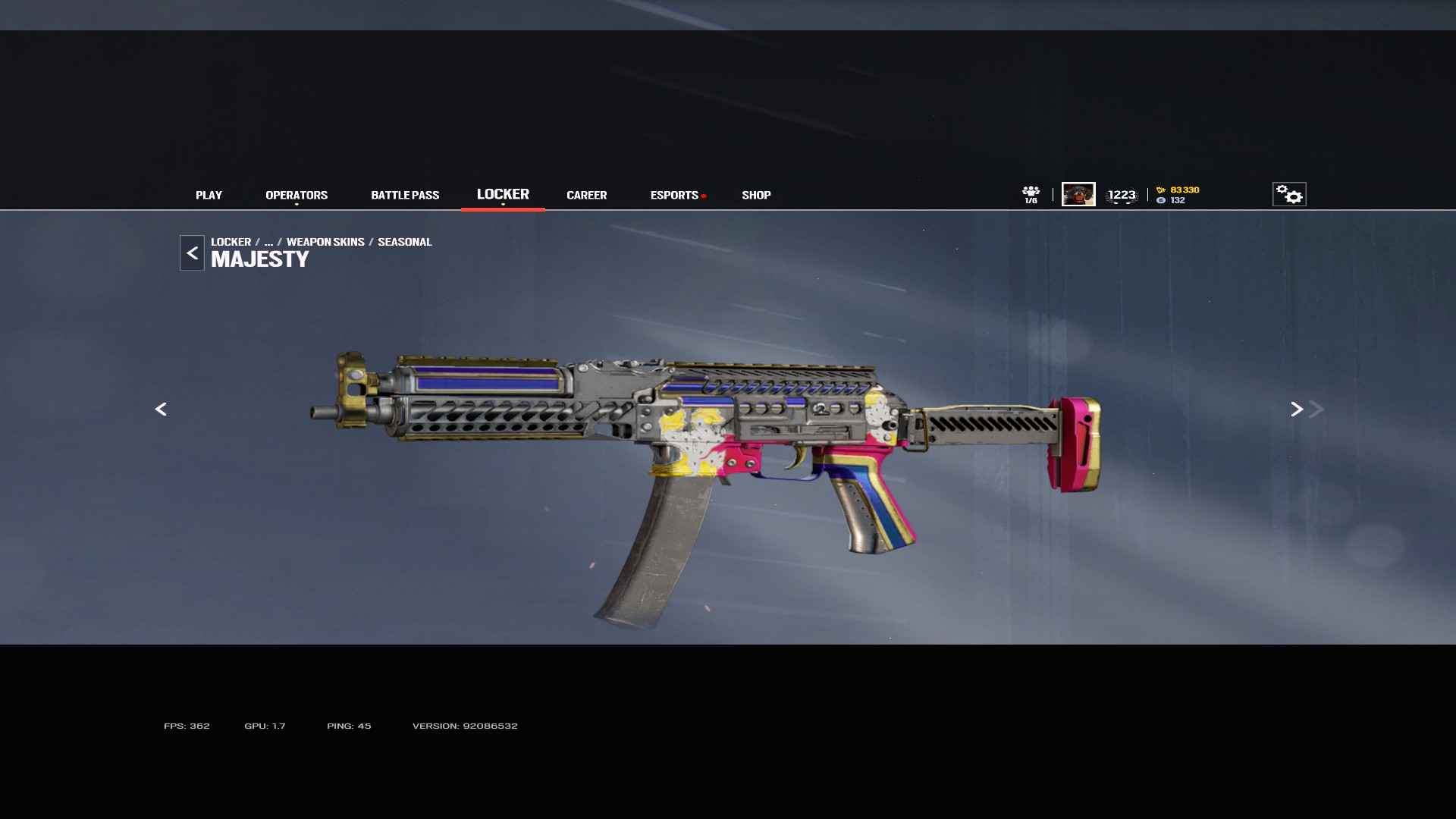1456x819 pixels.
Task: Go back with the breadcrumb arrow button
Action: [192, 253]
